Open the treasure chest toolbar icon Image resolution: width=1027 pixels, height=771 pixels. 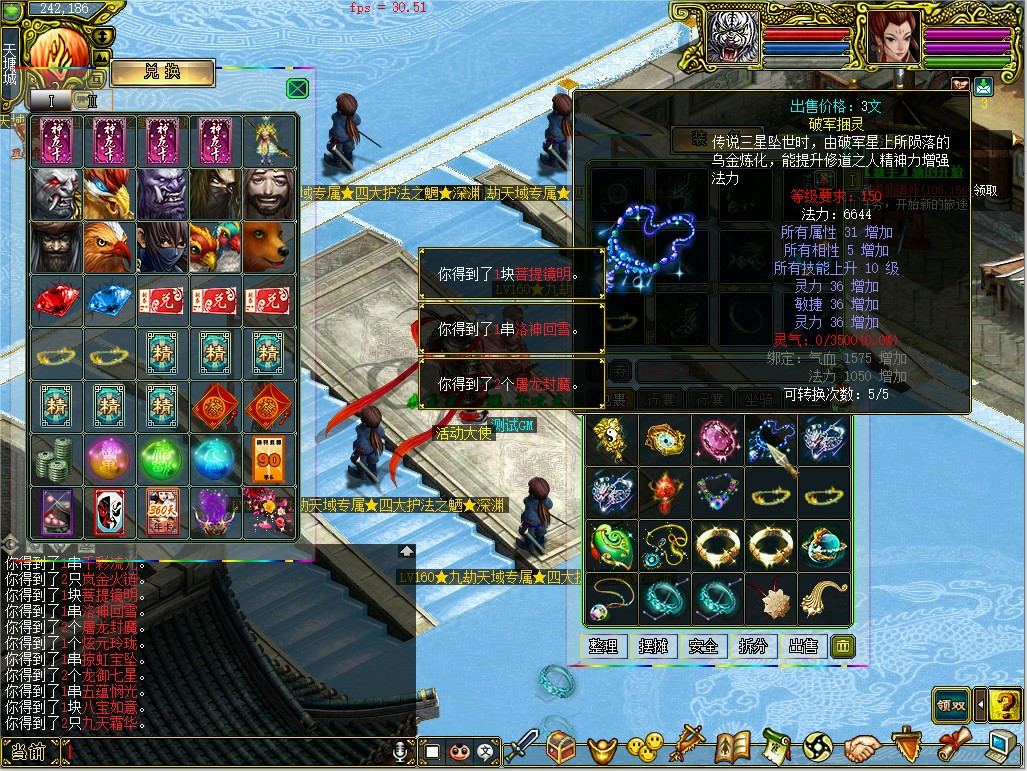pos(561,746)
